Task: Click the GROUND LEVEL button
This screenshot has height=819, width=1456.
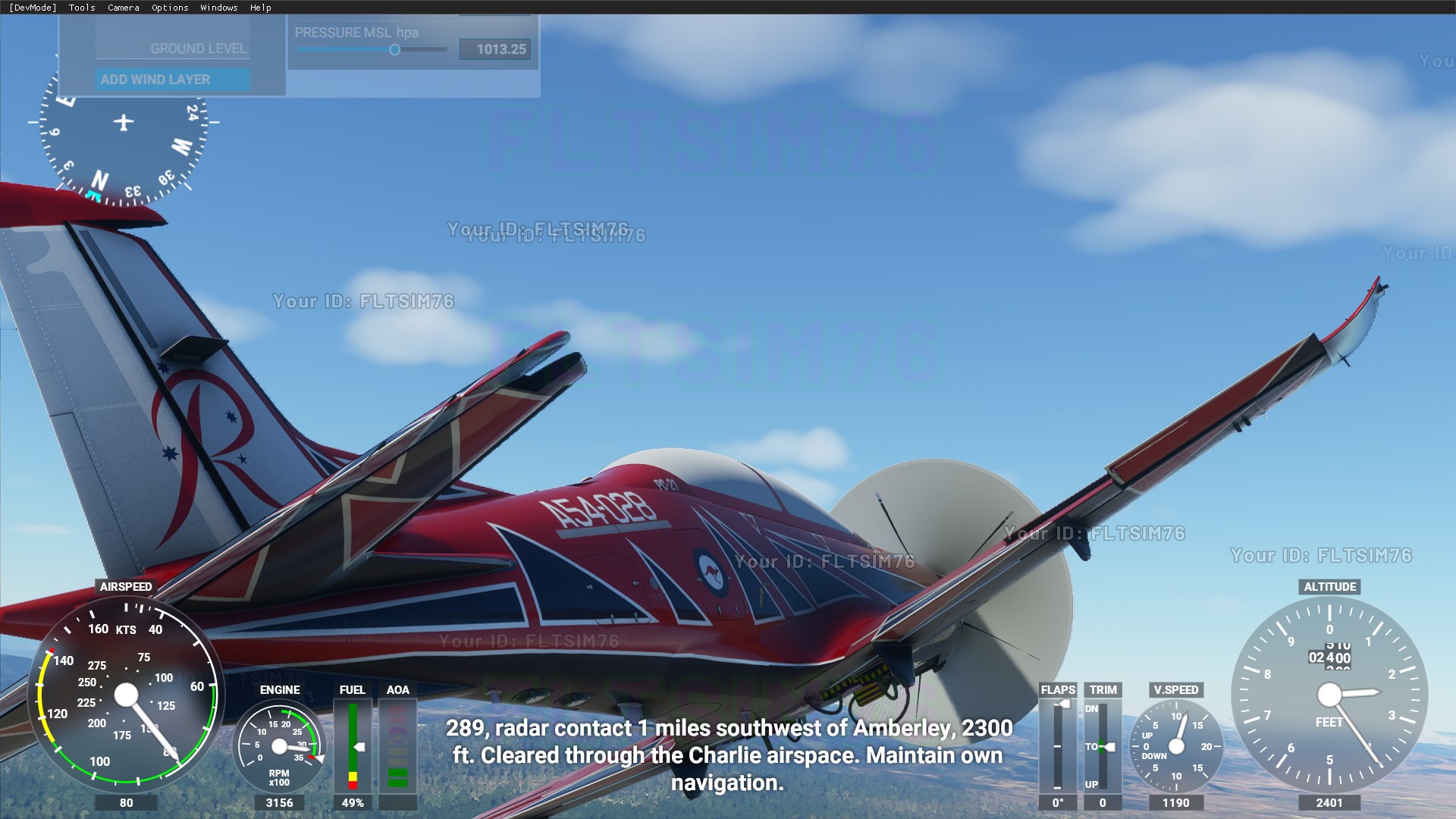Action: coord(199,48)
